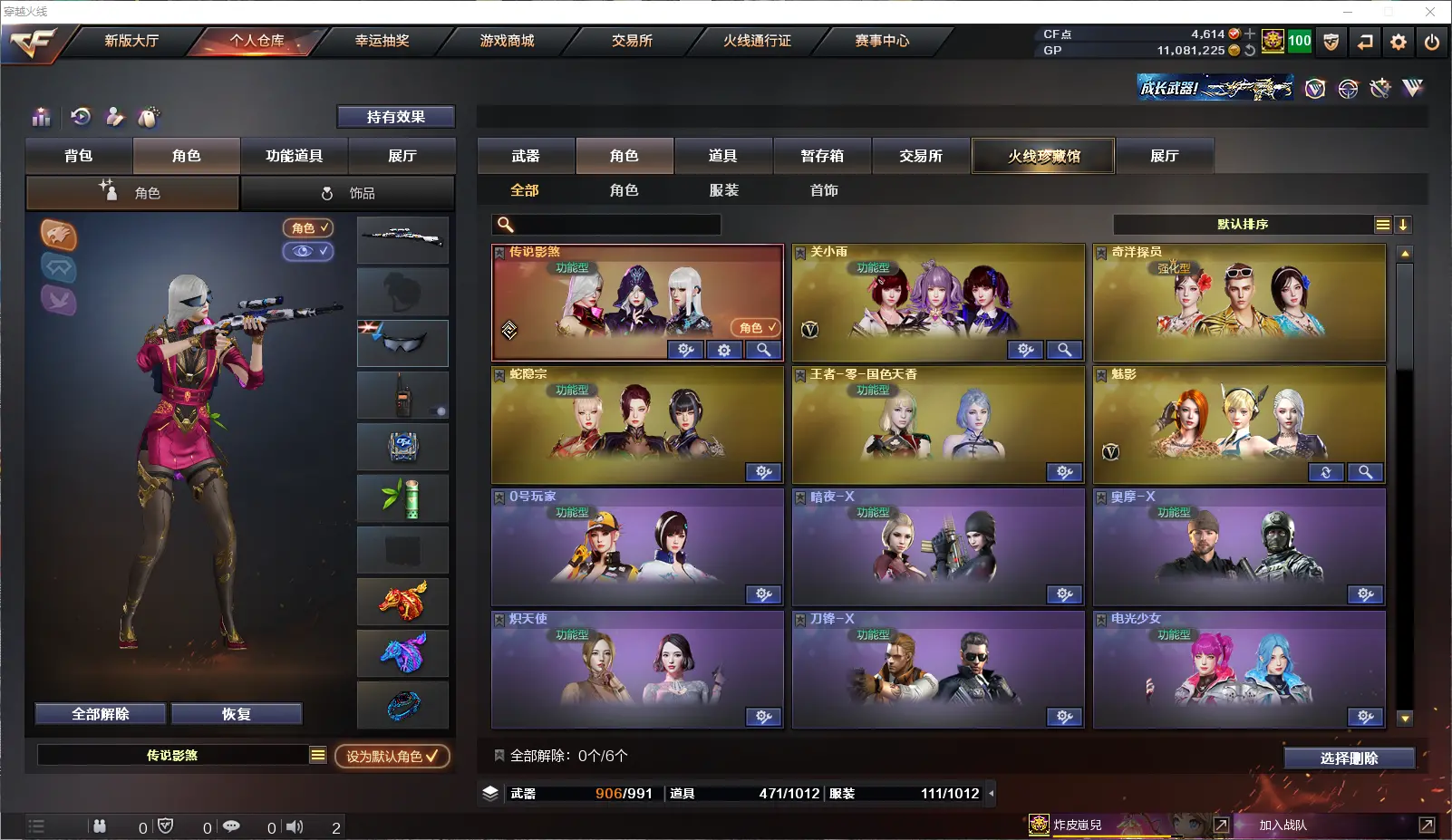This screenshot has height=840, width=1452.
Task: Open the list selector beside the 传说影煞 name field
Action: (319, 753)
